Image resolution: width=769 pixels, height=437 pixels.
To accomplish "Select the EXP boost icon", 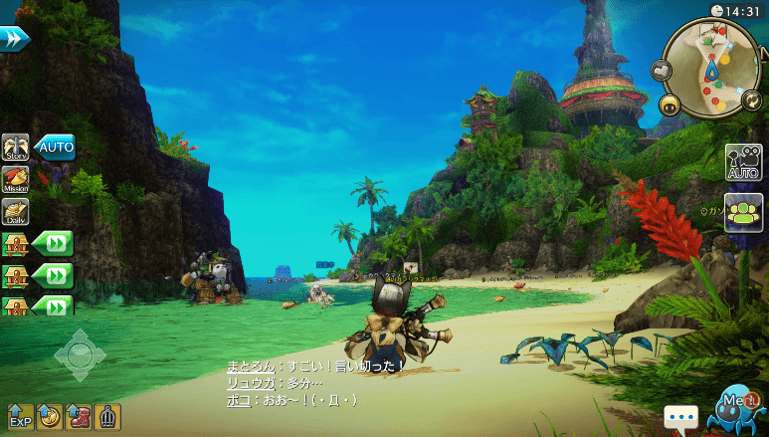I will [20, 417].
